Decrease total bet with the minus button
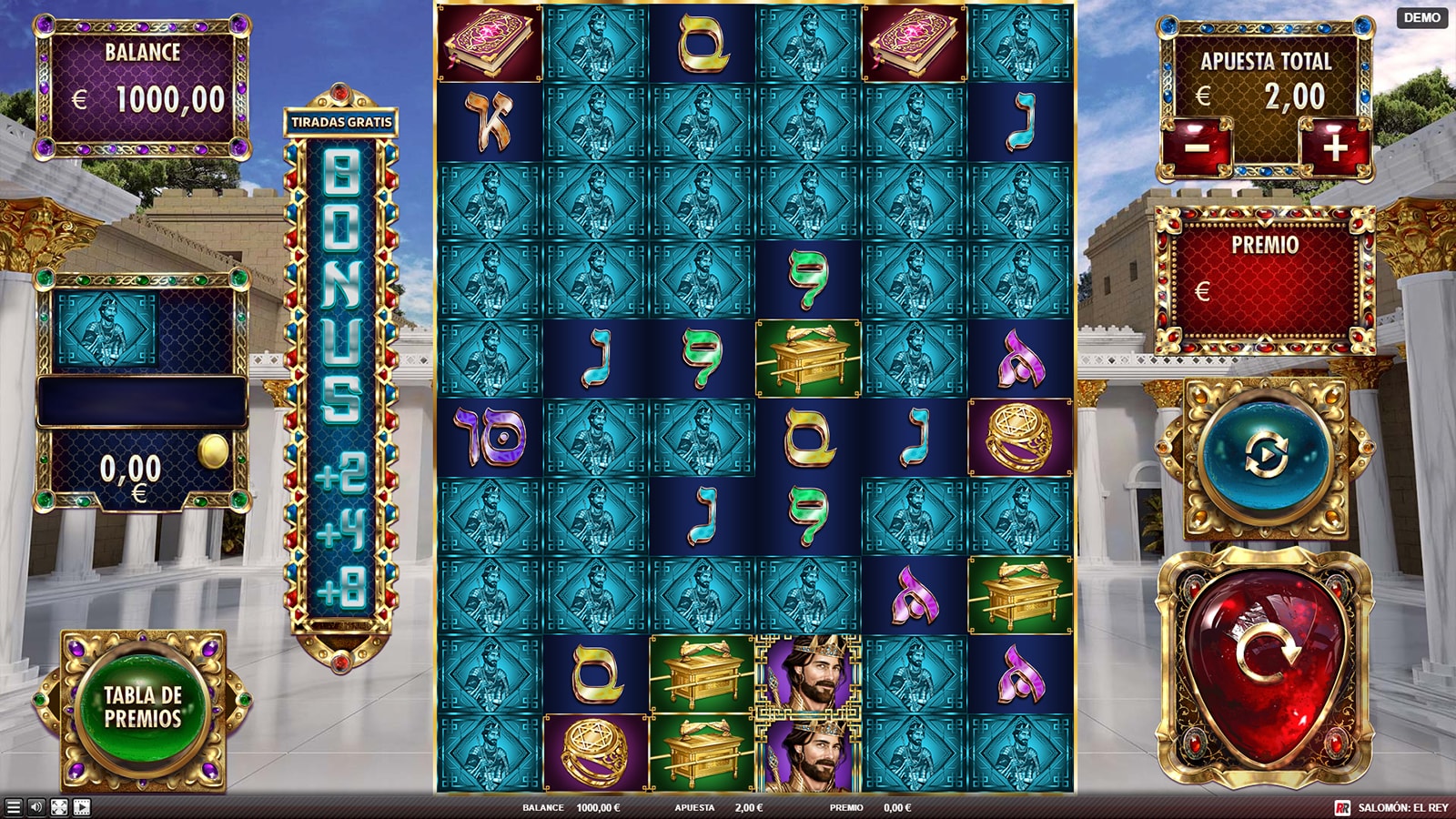 1198,147
